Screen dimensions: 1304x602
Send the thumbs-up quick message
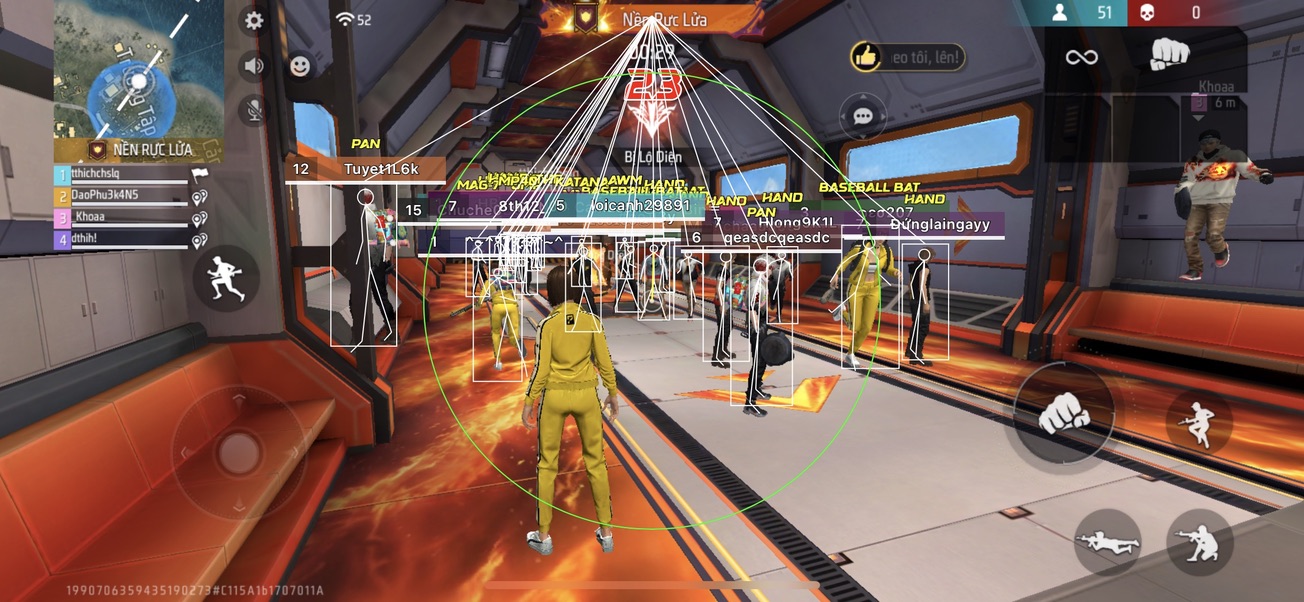coord(866,57)
